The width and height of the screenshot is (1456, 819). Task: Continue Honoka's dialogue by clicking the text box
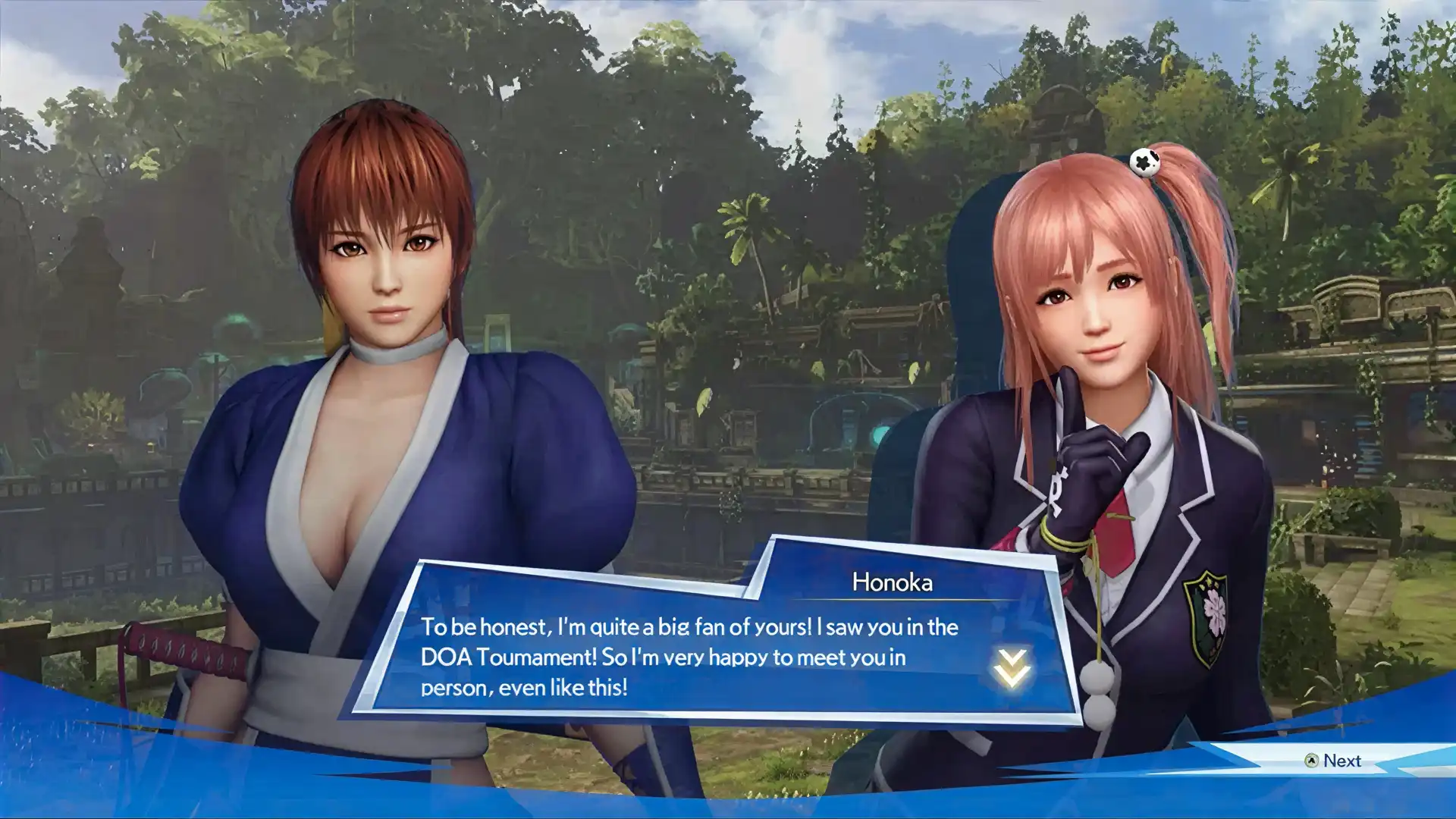tap(689, 657)
